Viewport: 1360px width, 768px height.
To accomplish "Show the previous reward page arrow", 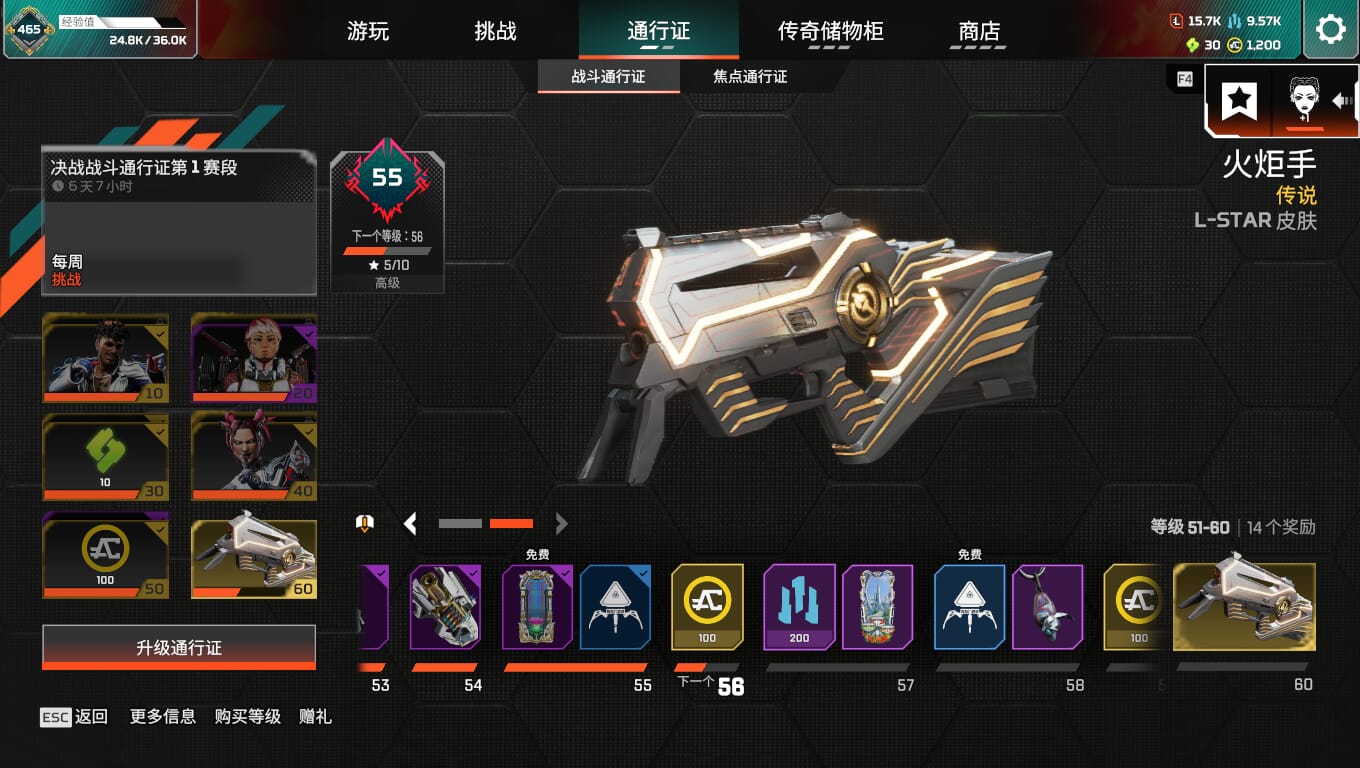I will [x=410, y=523].
